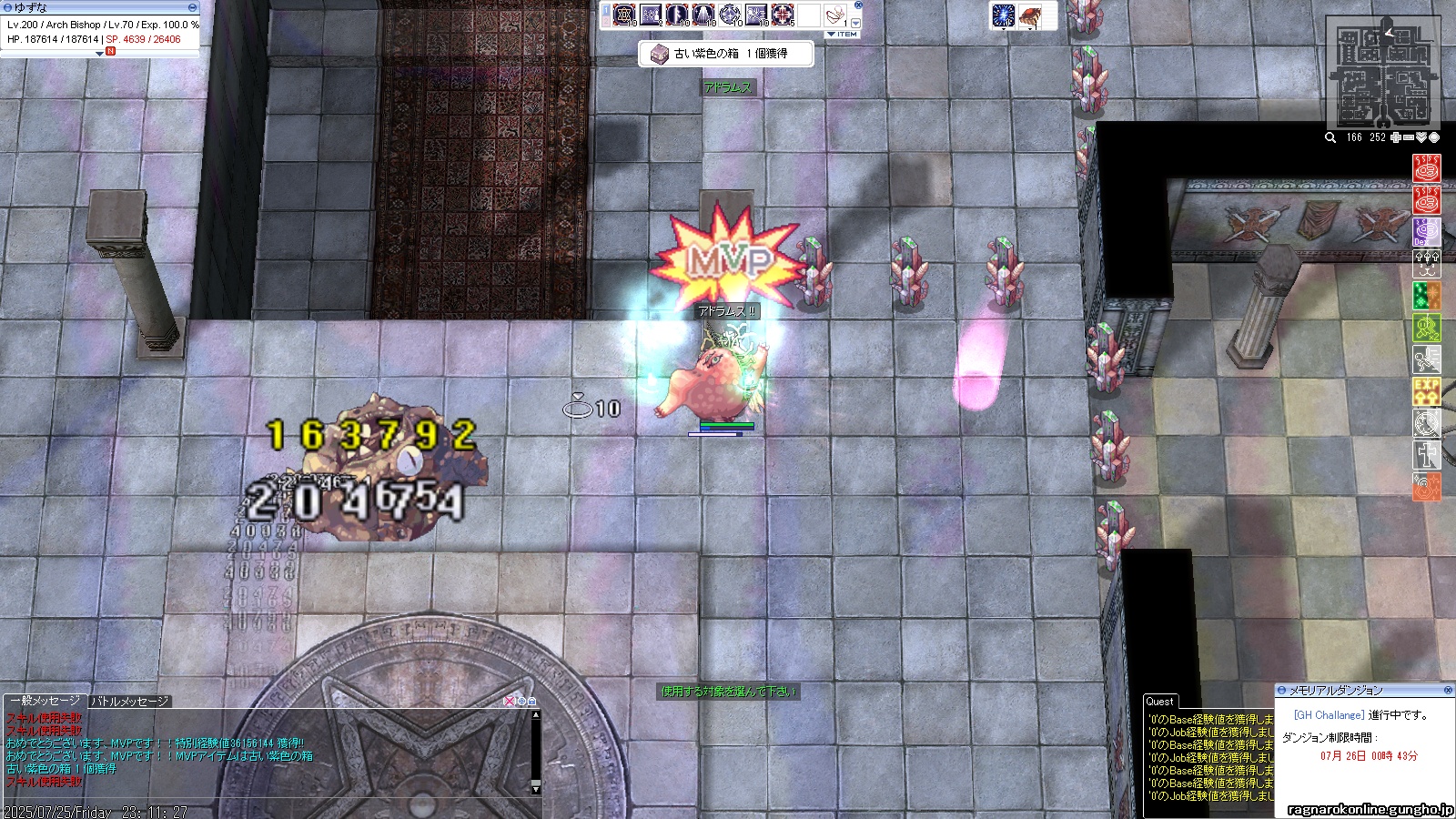Zoom in the minimap with the plus button
Viewport: 1456px width, 819px height.
(x=1396, y=137)
